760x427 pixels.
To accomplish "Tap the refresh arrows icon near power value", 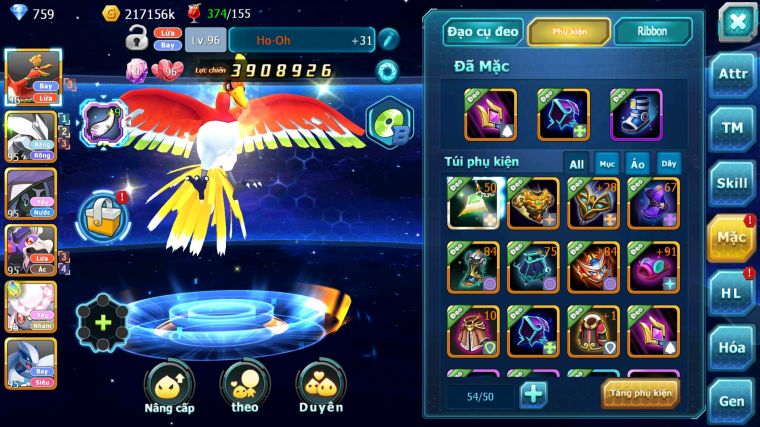I will 386,71.
